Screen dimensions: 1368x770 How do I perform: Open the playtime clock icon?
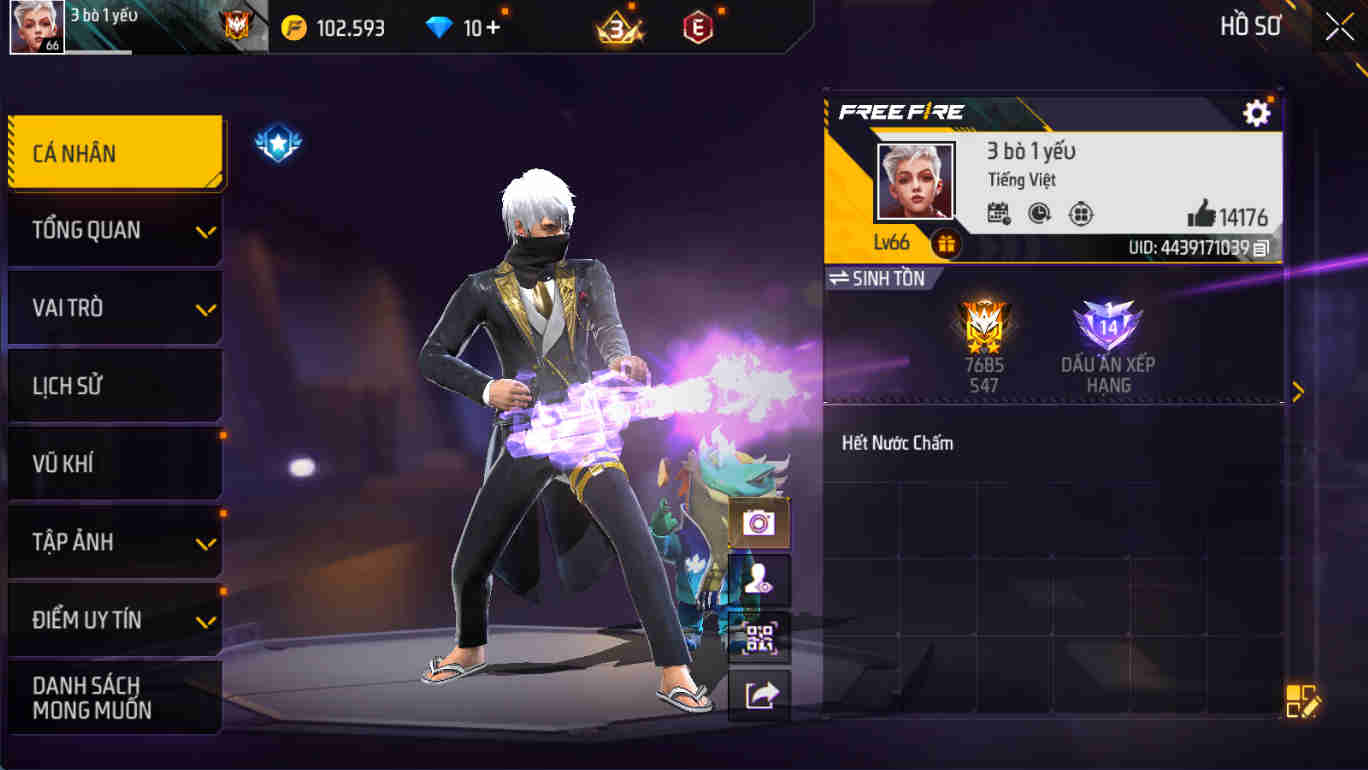(1038, 213)
